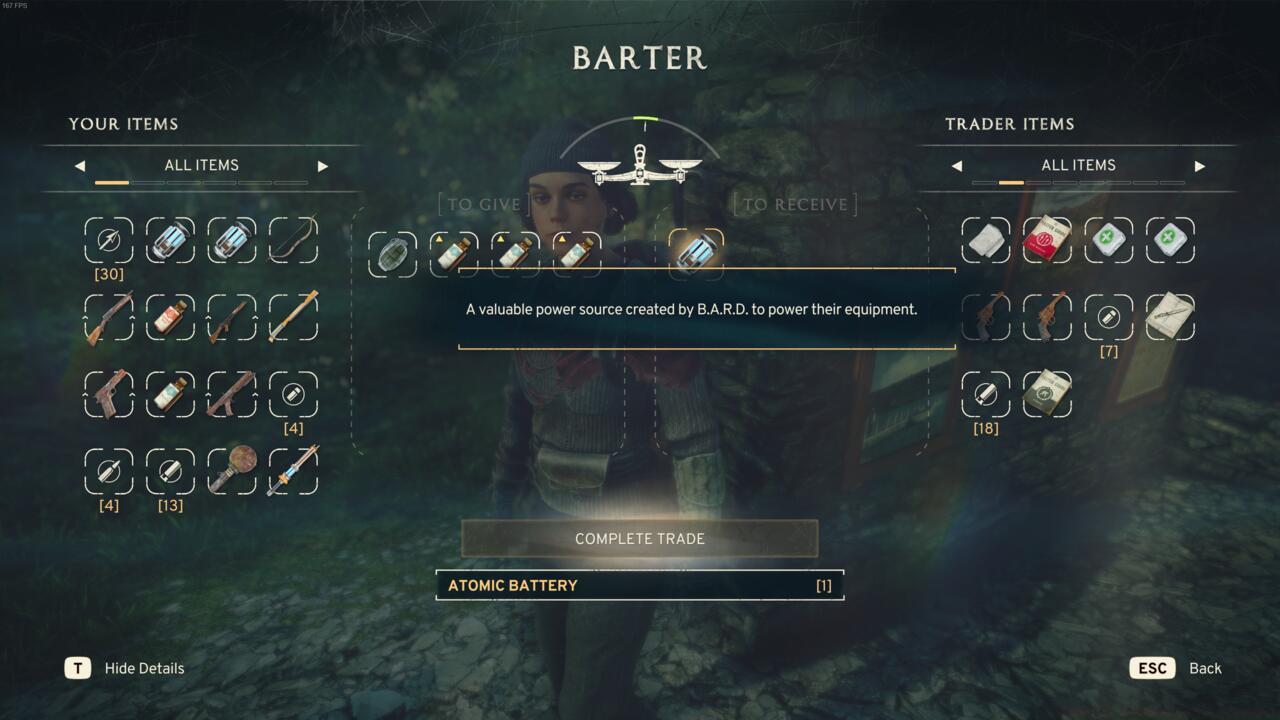This screenshot has height=720, width=1280.
Task: Pick the red book from trader items
Action: click(x=1047, y=240)
